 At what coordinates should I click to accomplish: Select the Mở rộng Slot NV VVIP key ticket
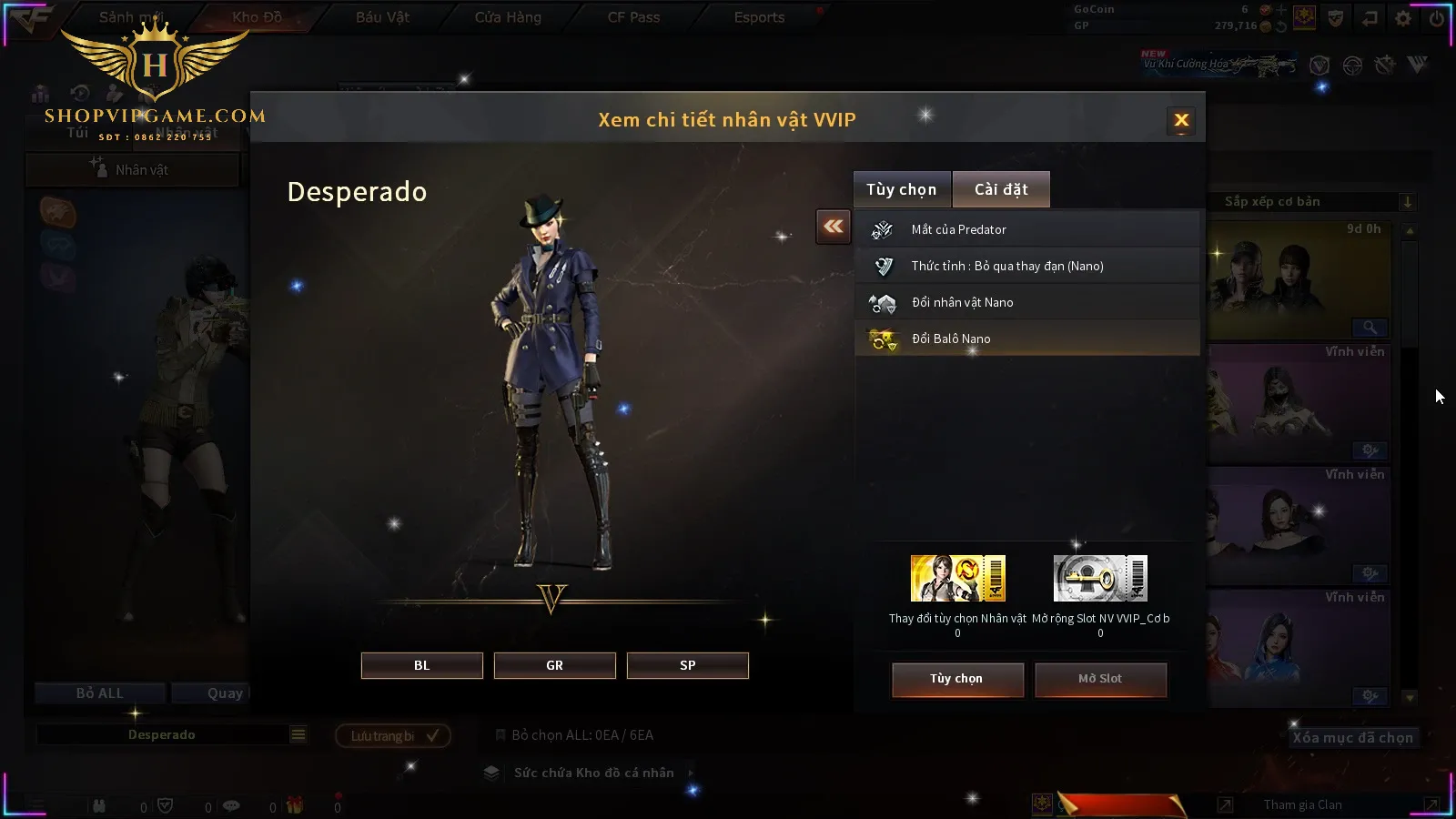point(1100,579)
